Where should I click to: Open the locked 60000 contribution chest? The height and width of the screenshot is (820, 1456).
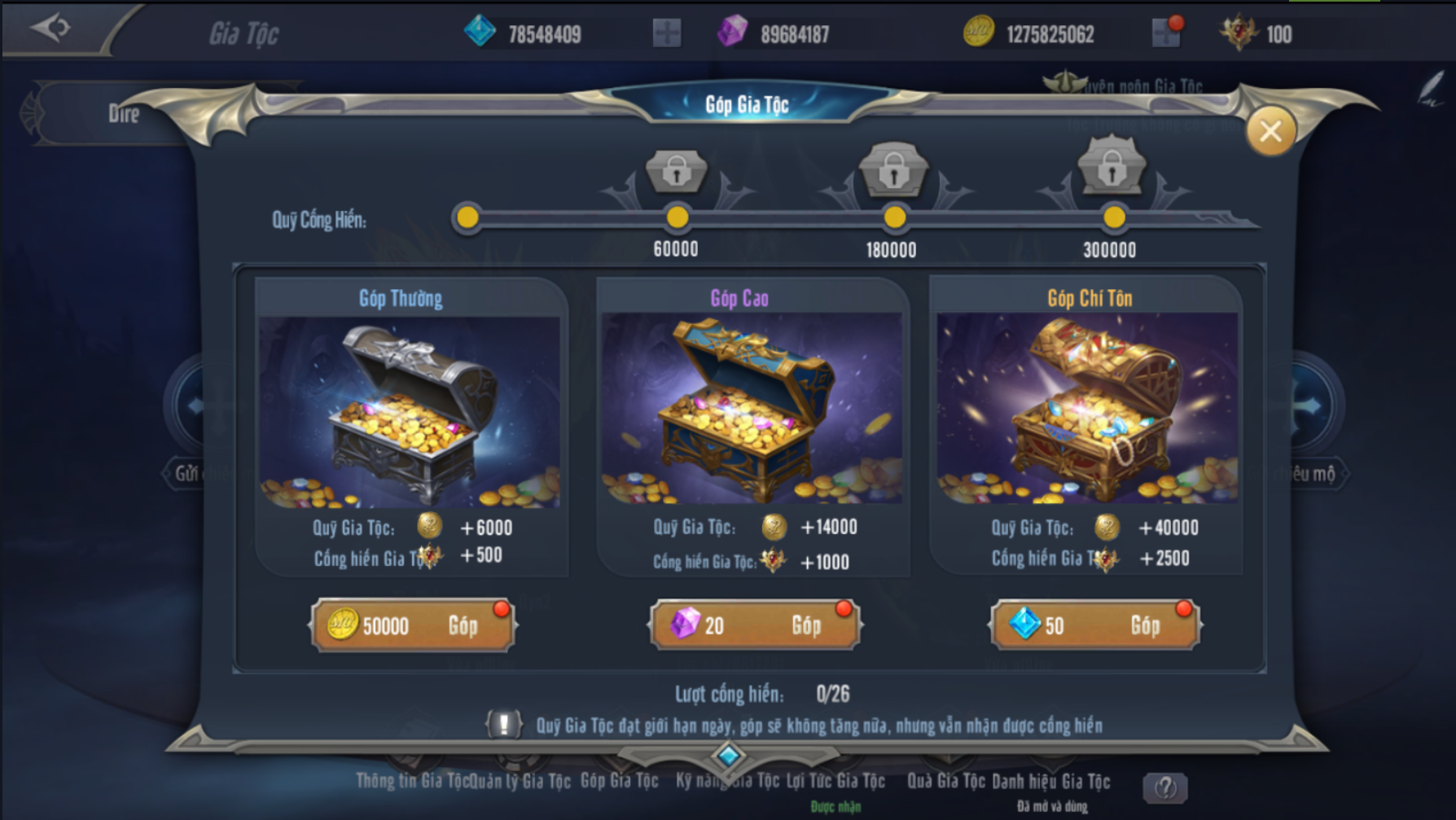[x=676, y=171]
